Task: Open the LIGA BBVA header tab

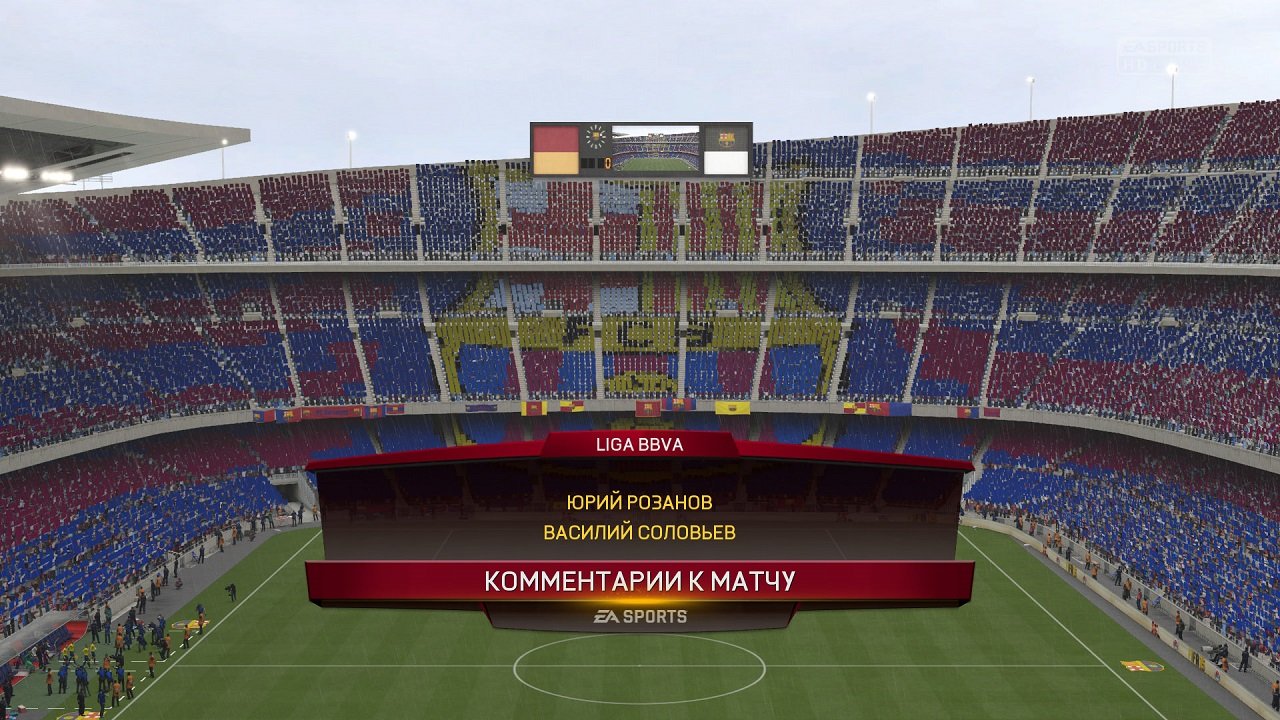Action: [x=640, y=446]
